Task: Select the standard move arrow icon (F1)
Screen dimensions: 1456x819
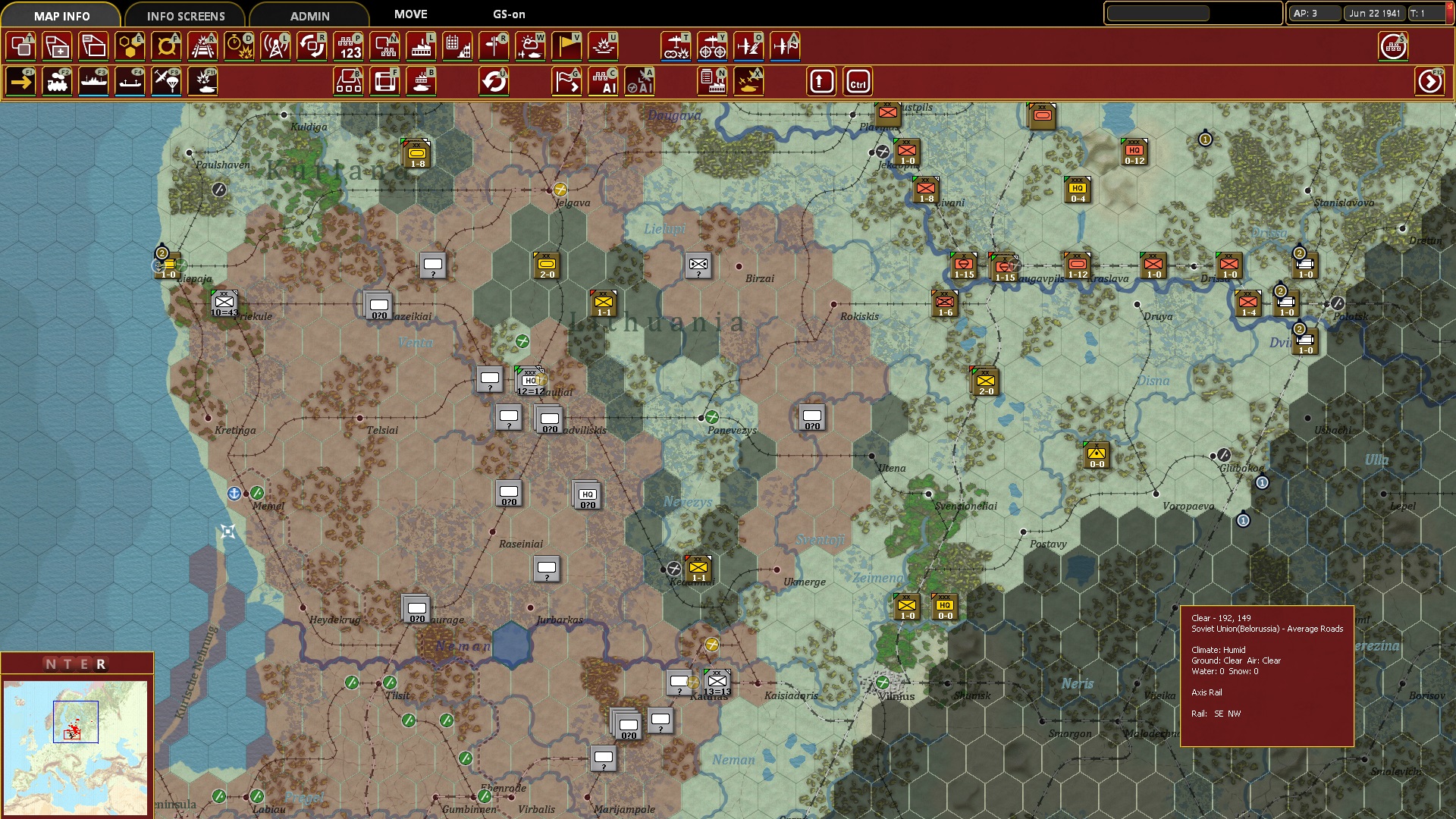Action: [20, 81]
